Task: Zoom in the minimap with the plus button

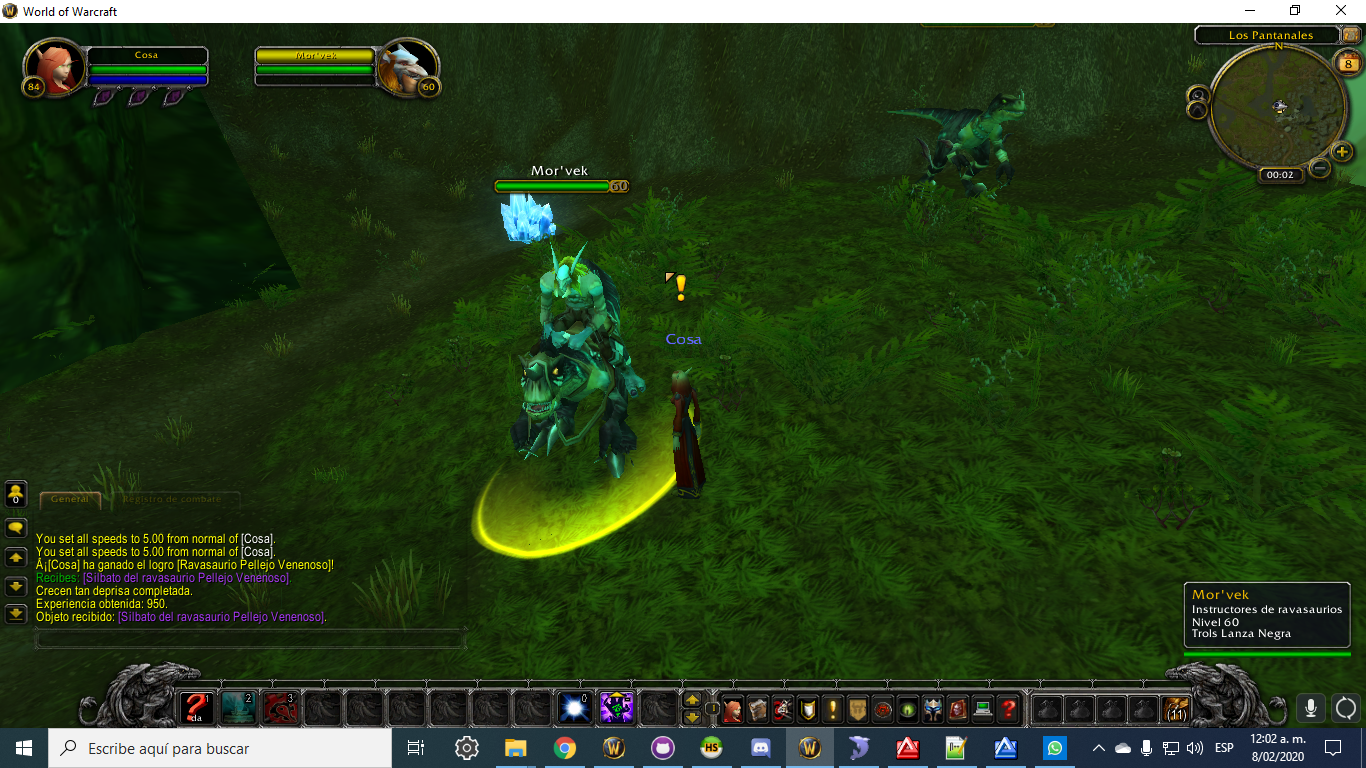Action: pyautogui.click(x=1342, y=153)
